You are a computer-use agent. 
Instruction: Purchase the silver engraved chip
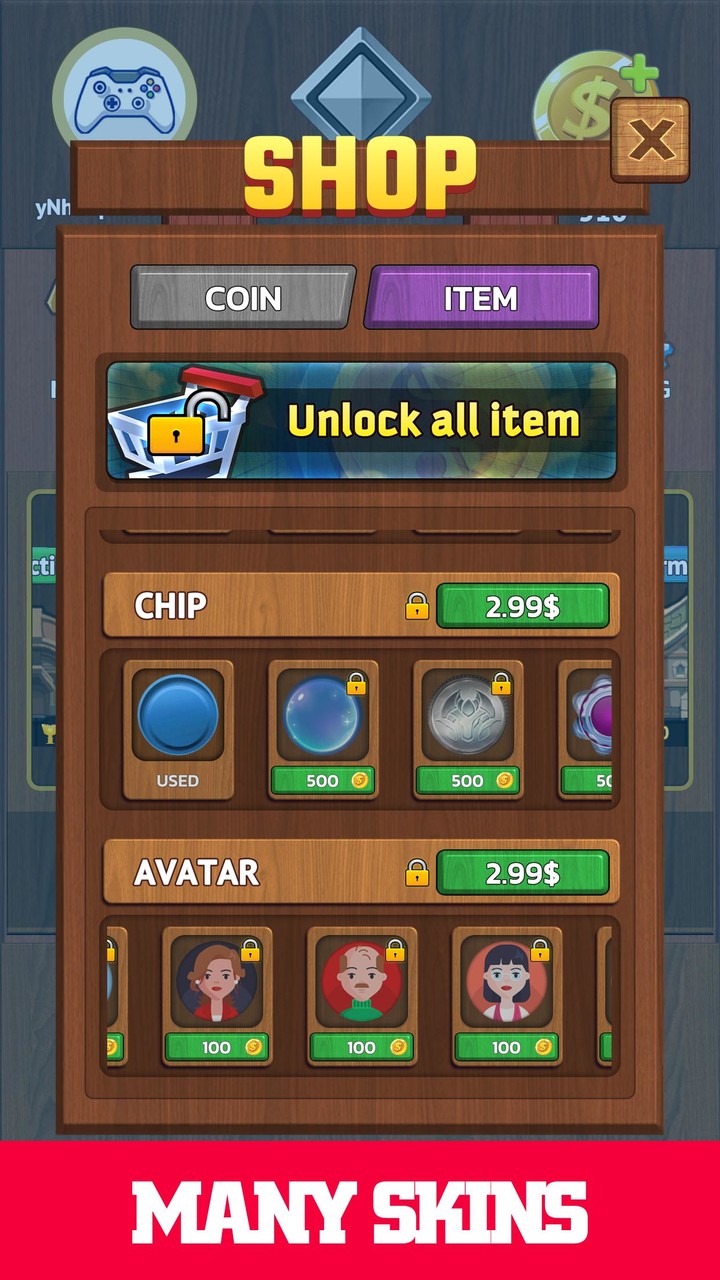tap(467, 780)
